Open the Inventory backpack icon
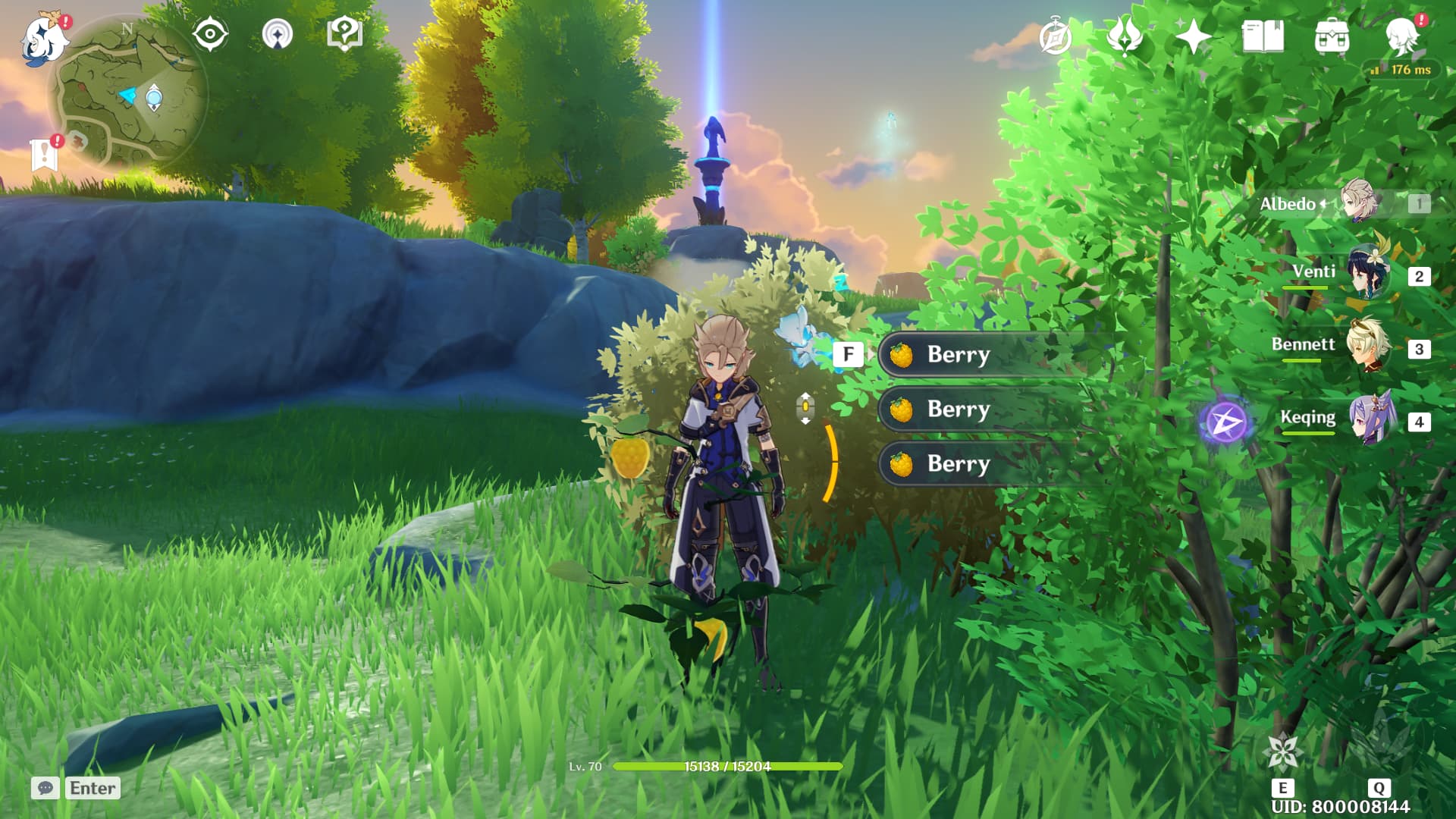1456x819 pixels. 1332,34
